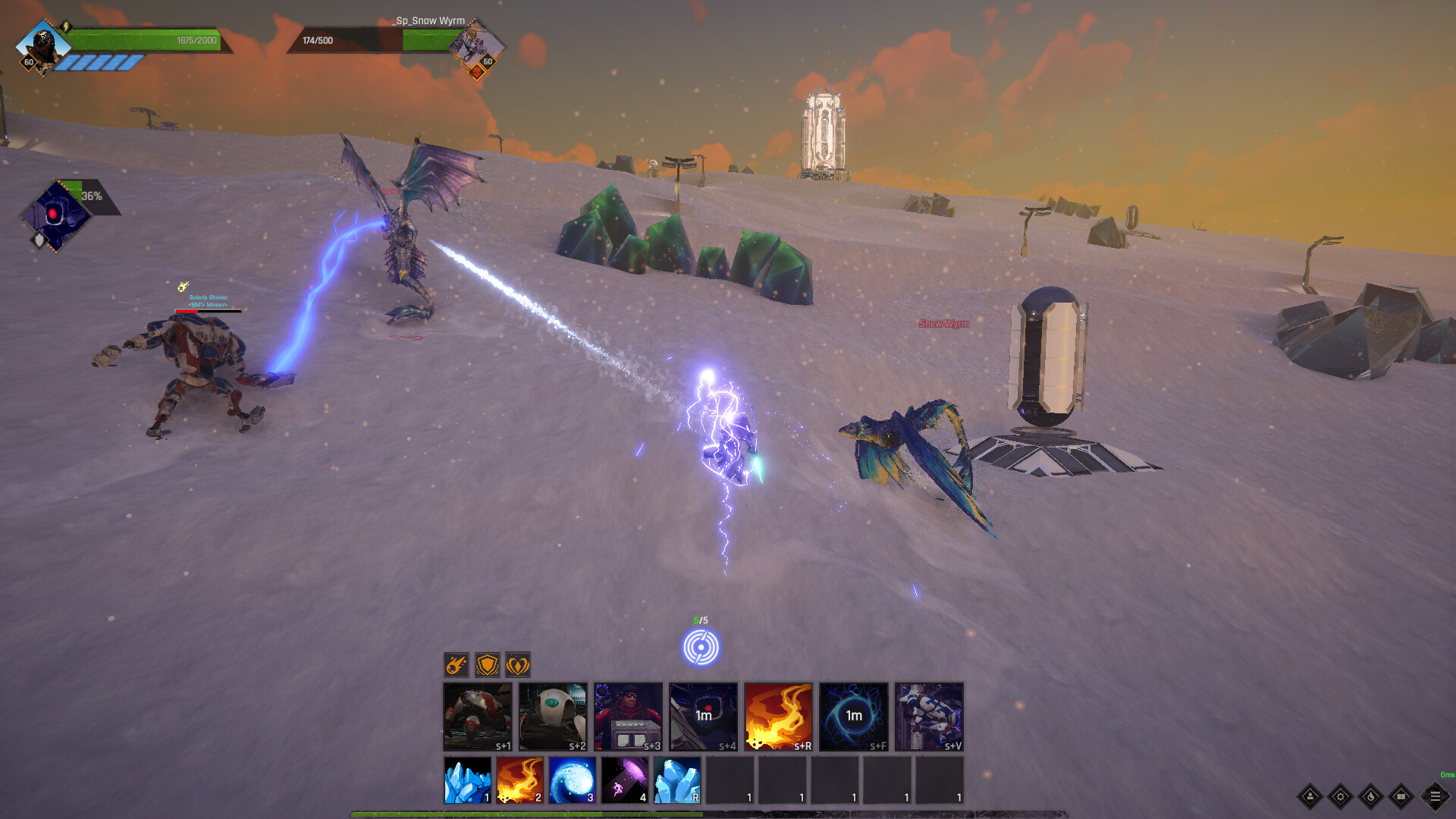1456x819 pixels.
Task: Open the hamburger menu in the corner
Action: pos(1436,796)
